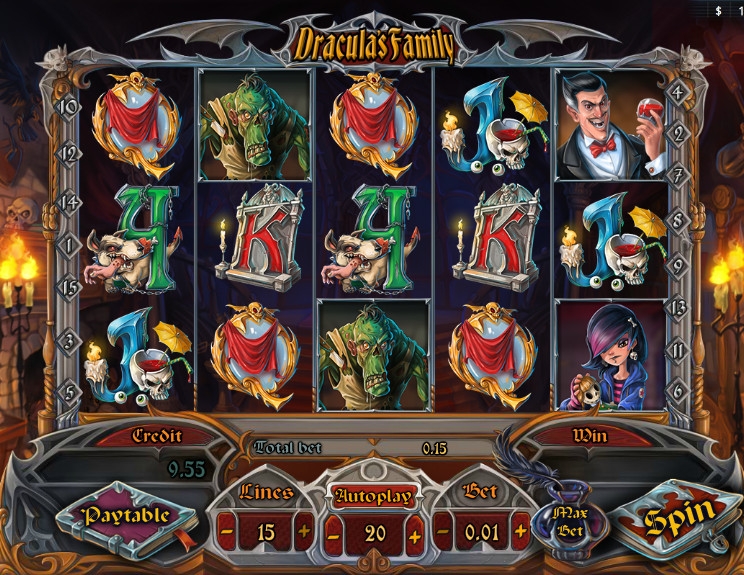The image size is (744, 575).
Task: Increase the number of Lines
Action: (x=304, y=532)
